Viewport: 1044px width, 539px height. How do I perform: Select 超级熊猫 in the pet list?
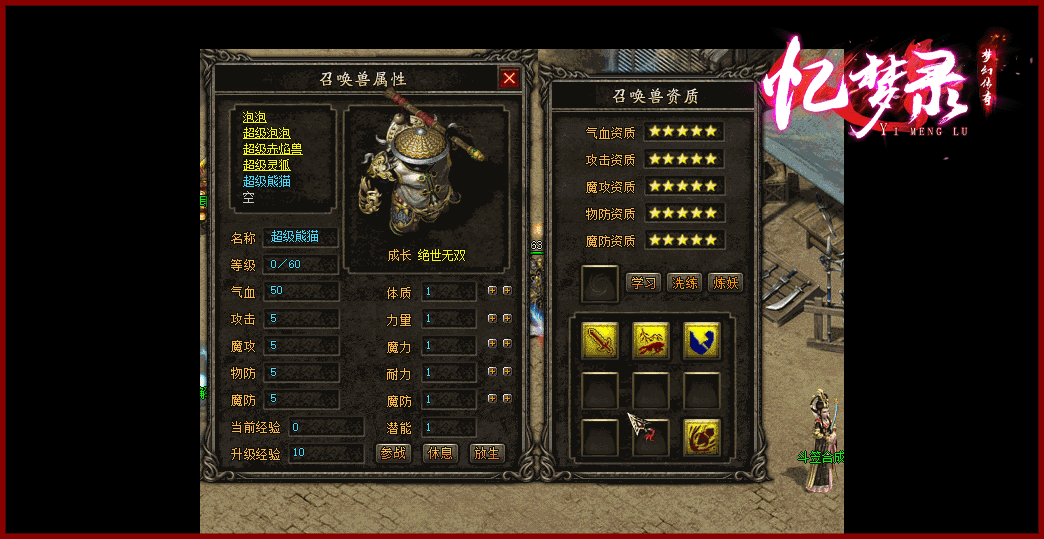[266, 181]
